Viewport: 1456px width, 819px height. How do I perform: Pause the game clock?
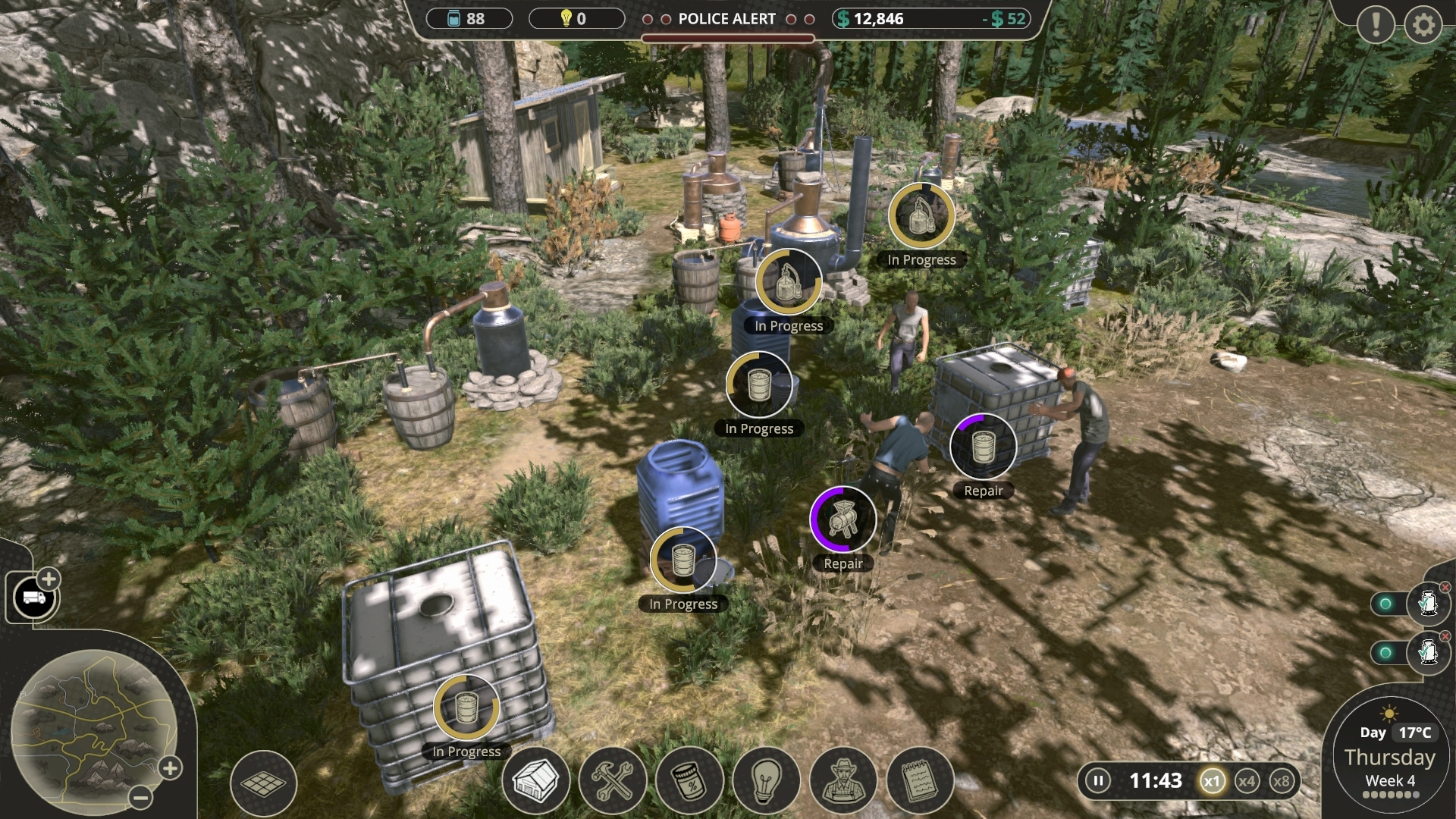click(x=1097, y=780)
